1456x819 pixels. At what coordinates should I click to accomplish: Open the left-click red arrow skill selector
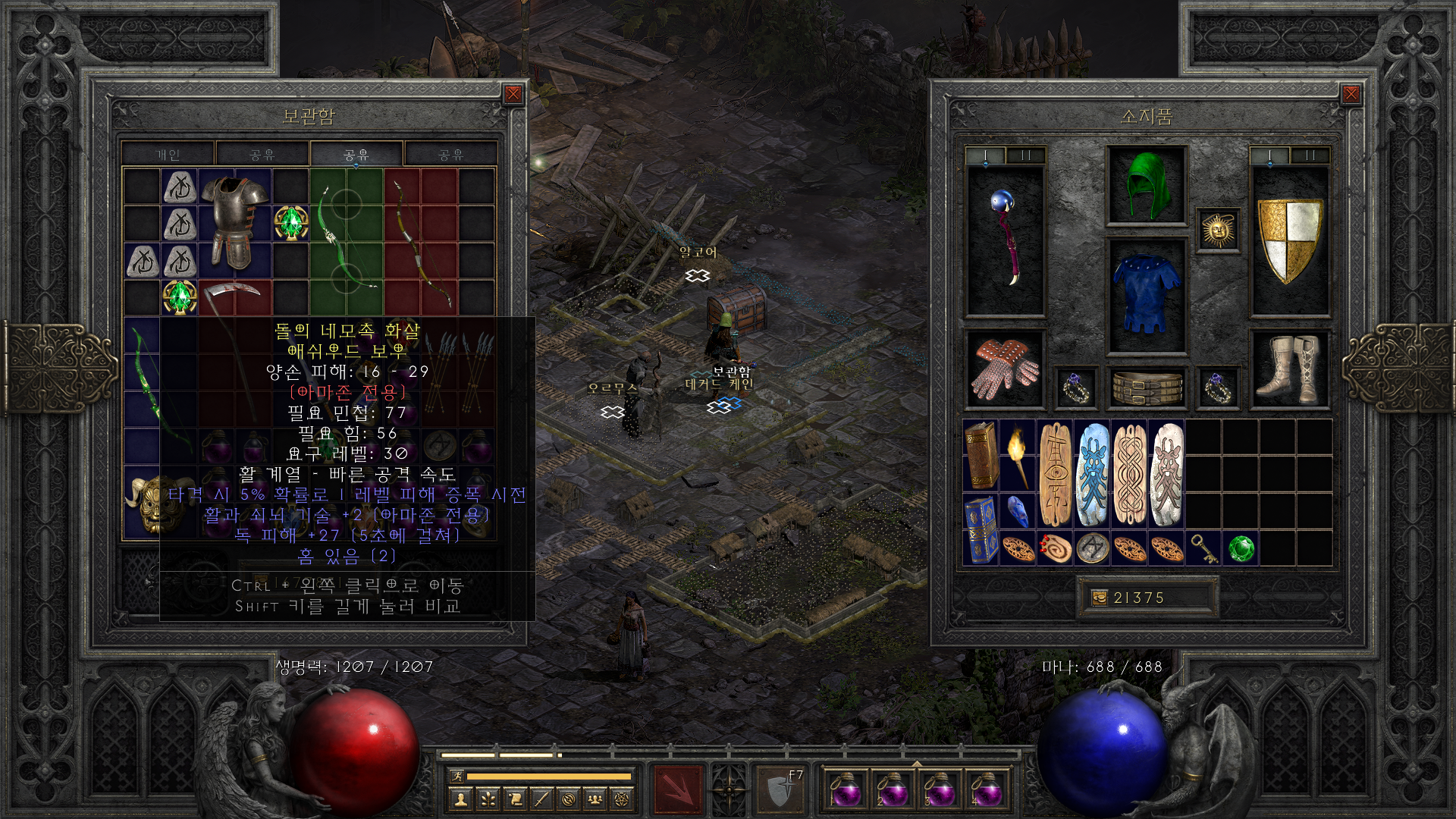pos(678,790)
